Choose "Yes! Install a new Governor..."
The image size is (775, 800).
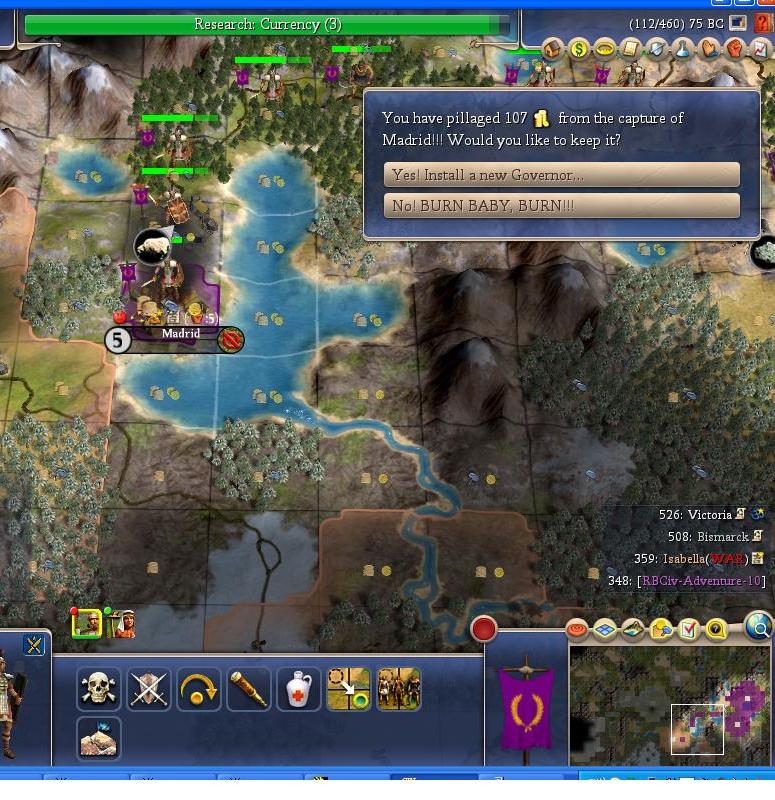click(x=561, y=175)
